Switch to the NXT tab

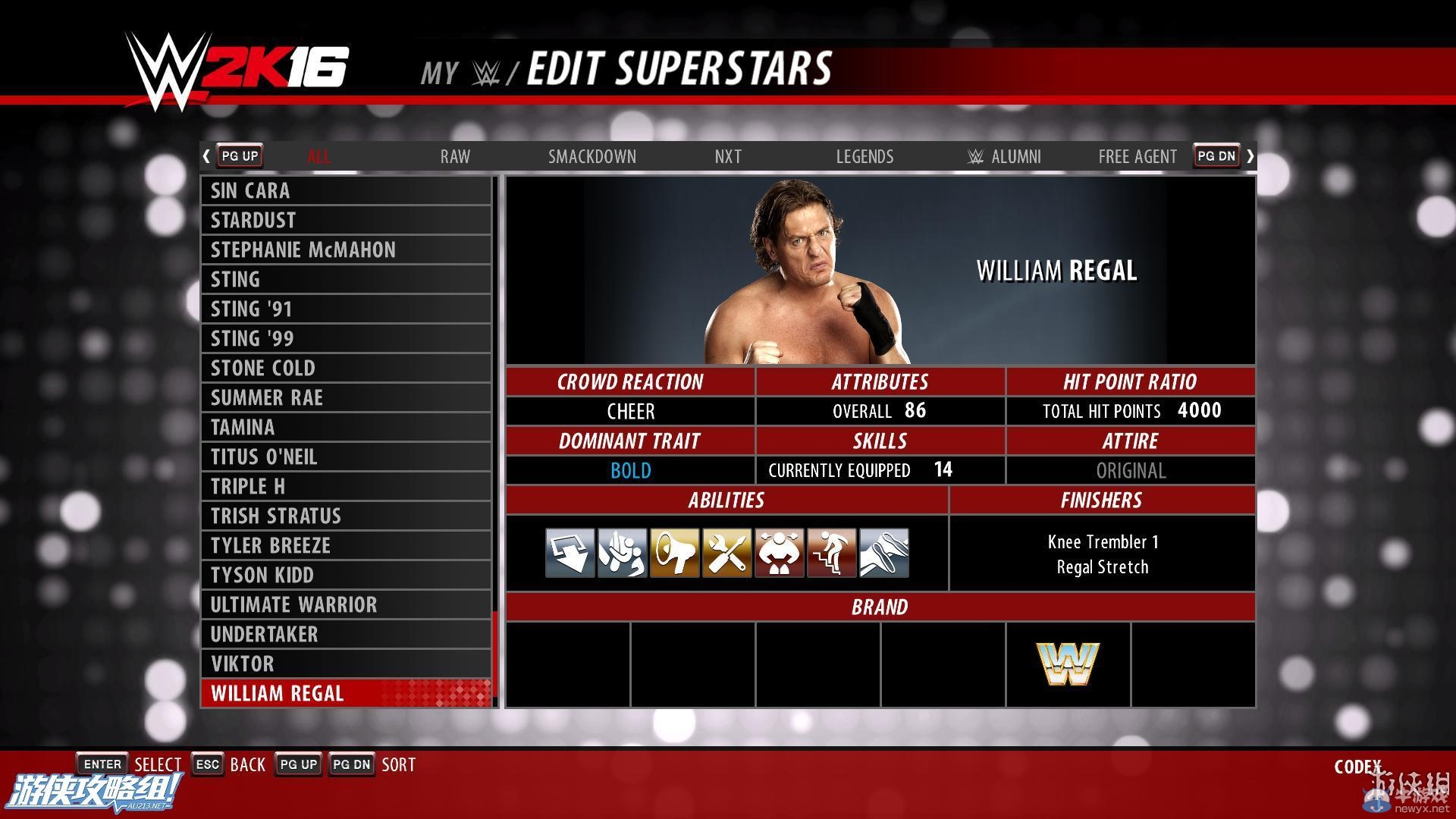click(727, 156)
